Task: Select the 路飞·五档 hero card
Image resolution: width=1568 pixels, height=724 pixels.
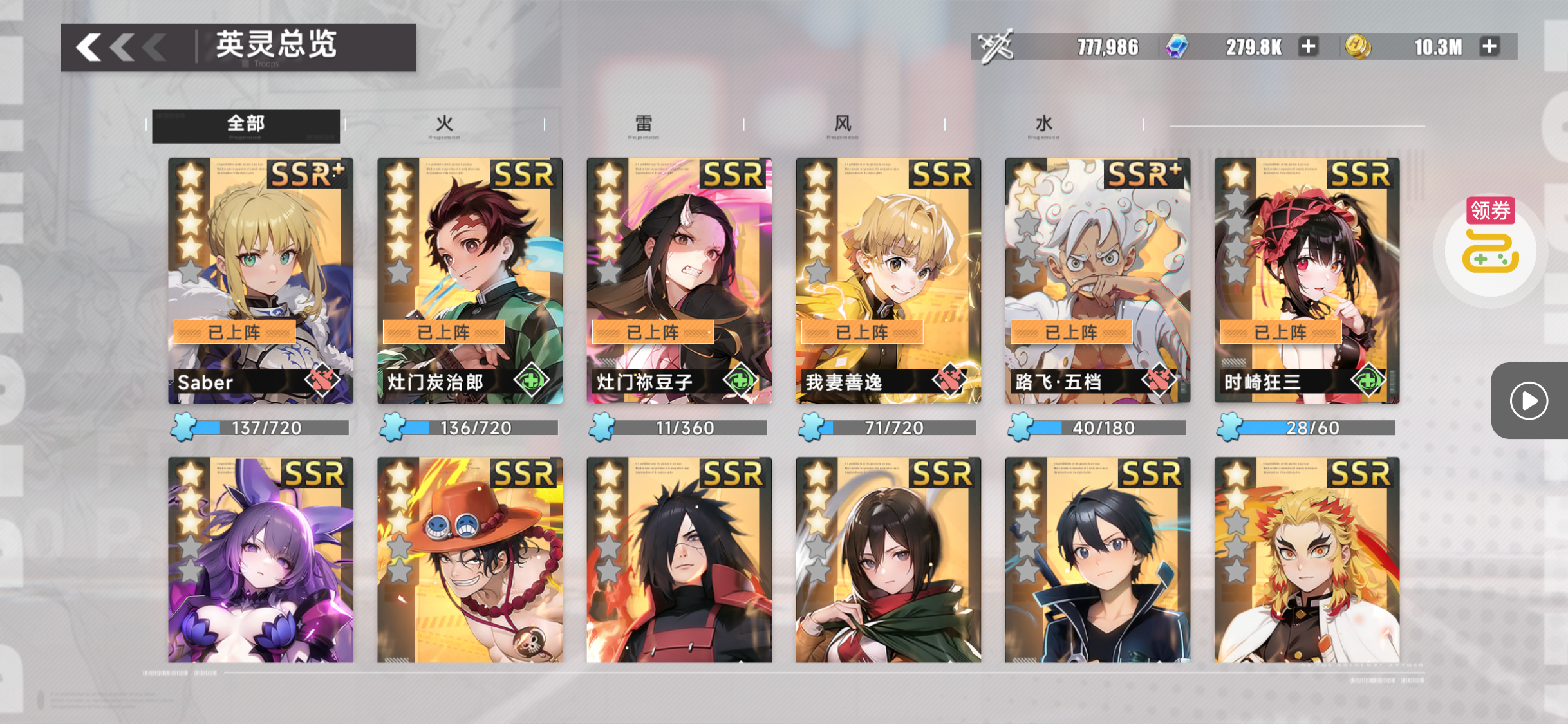Action: point(1097,281)
